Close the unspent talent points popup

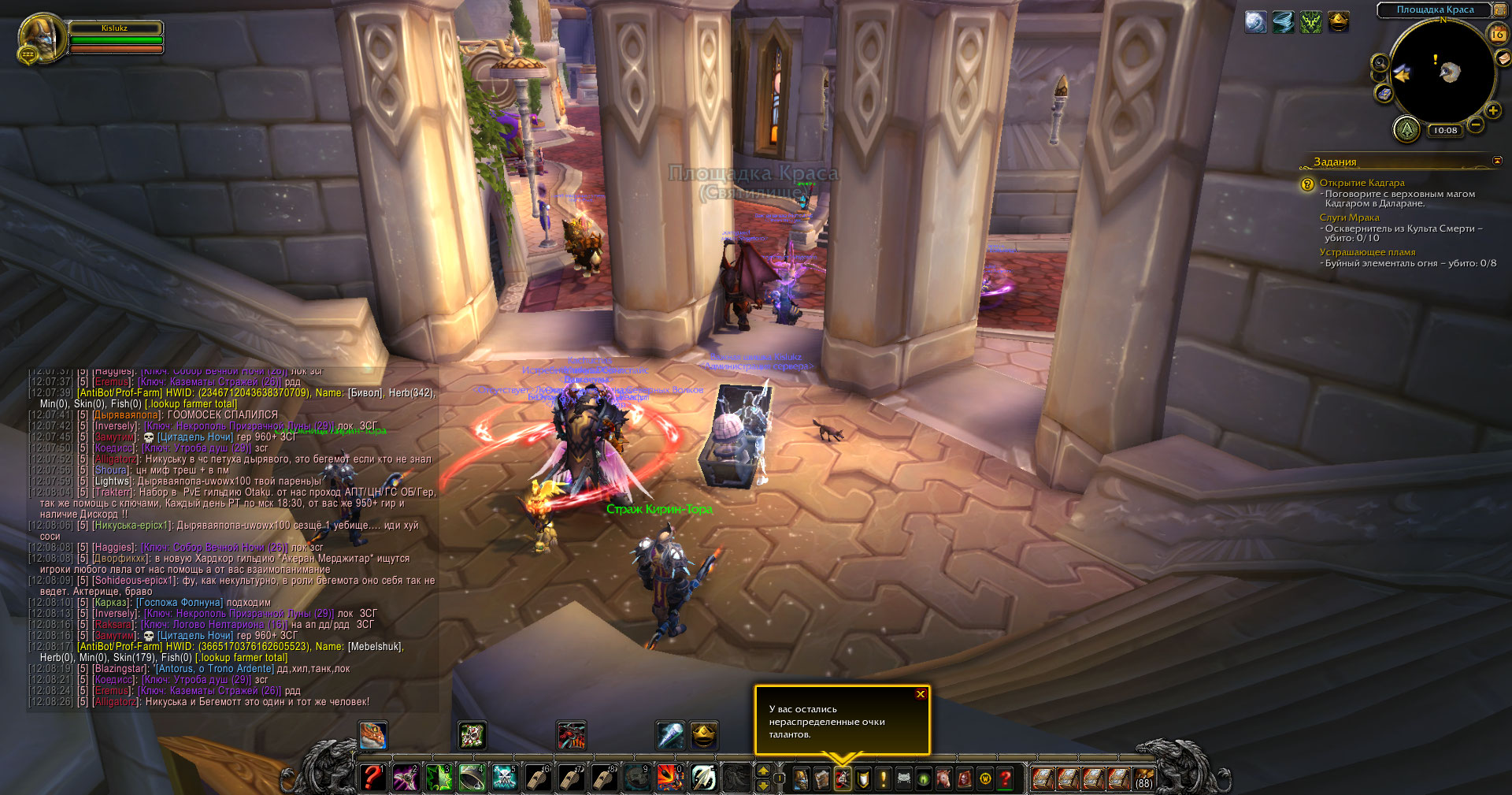pyautogui.click(x=920, y=694)
